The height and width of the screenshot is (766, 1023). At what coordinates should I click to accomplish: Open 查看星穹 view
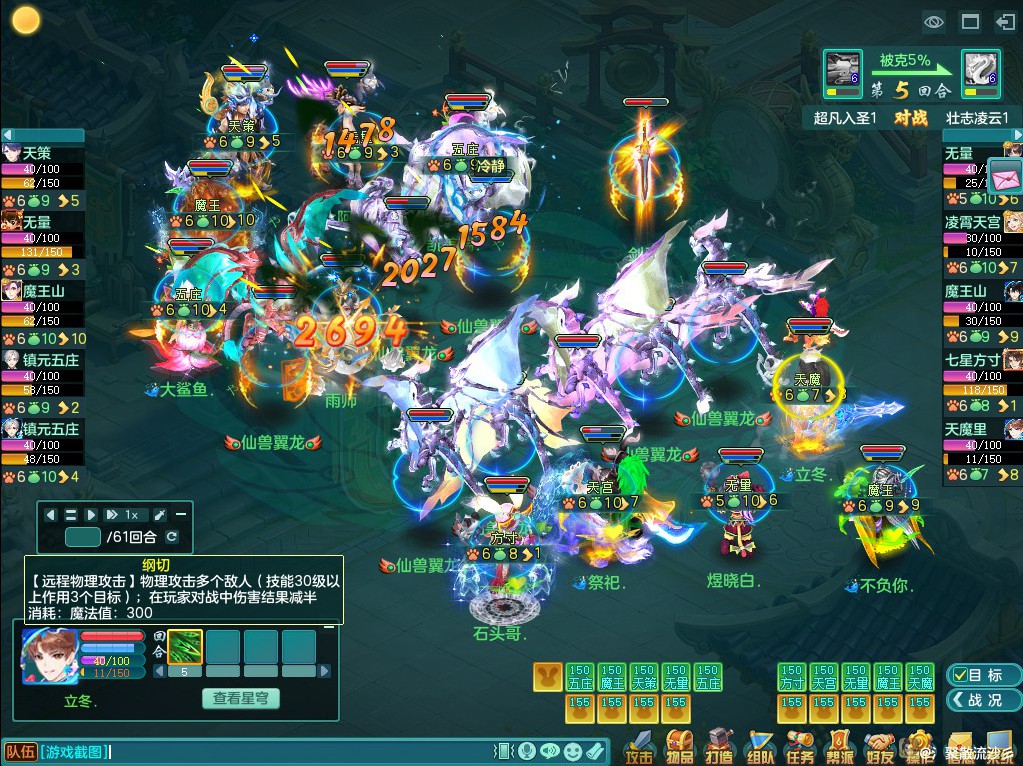(240, 699)
